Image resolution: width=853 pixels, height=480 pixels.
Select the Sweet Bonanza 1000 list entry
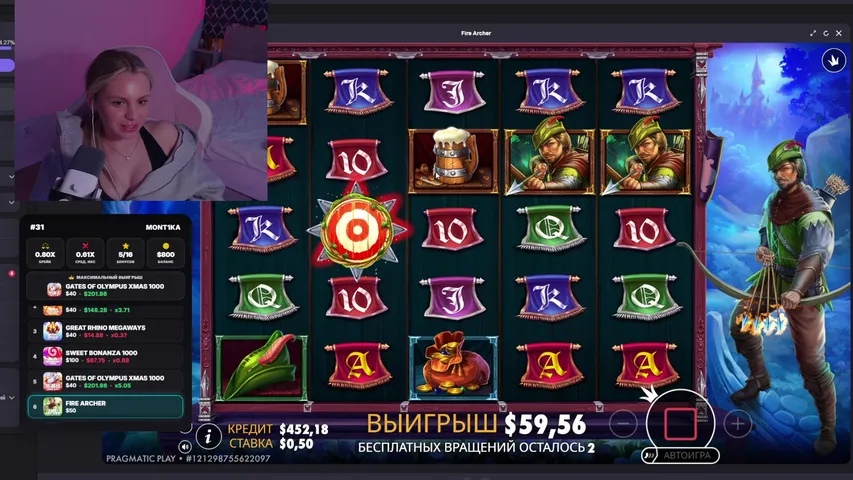coord(105,357)
